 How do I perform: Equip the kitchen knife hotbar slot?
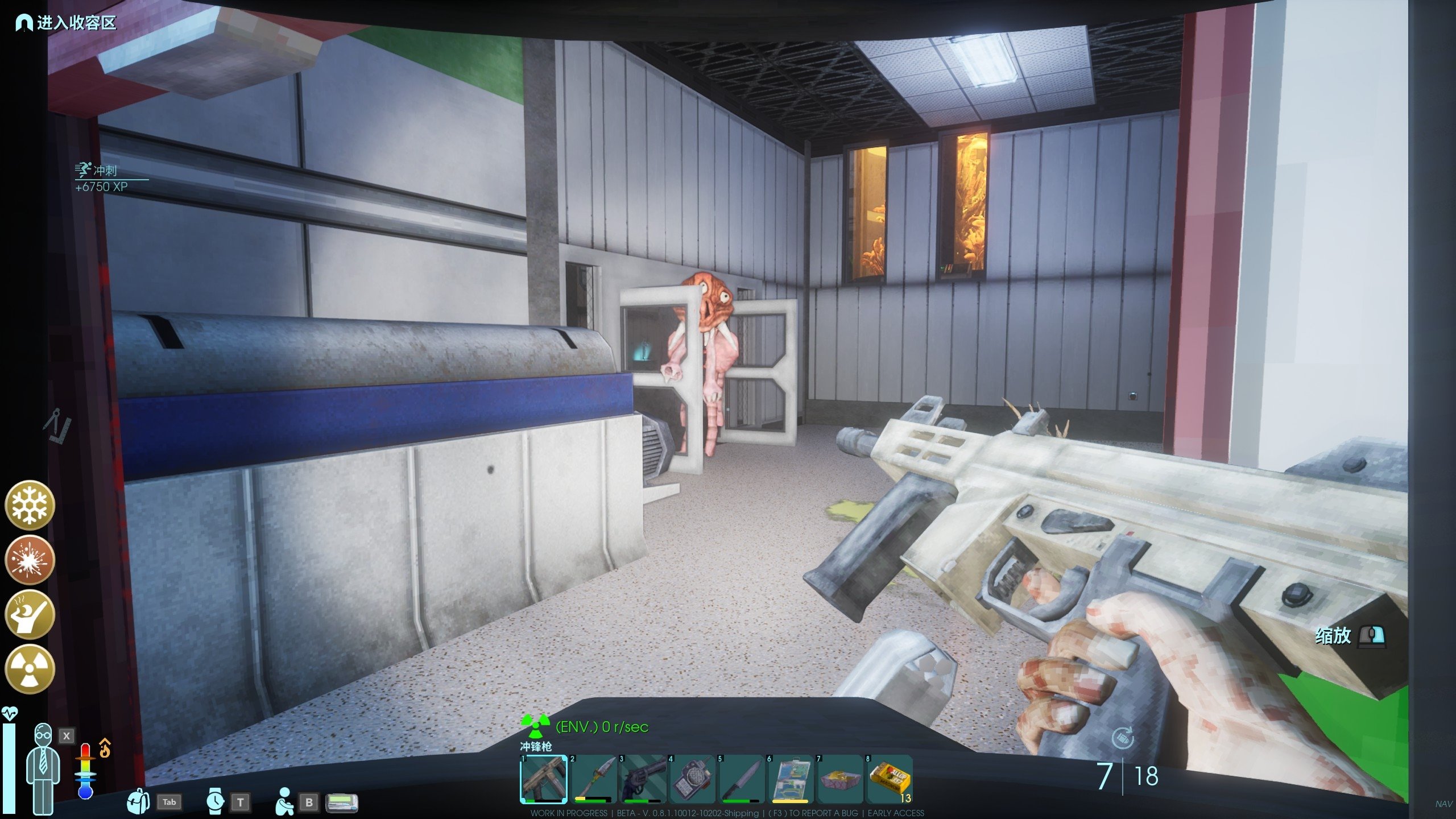point(741,779)
